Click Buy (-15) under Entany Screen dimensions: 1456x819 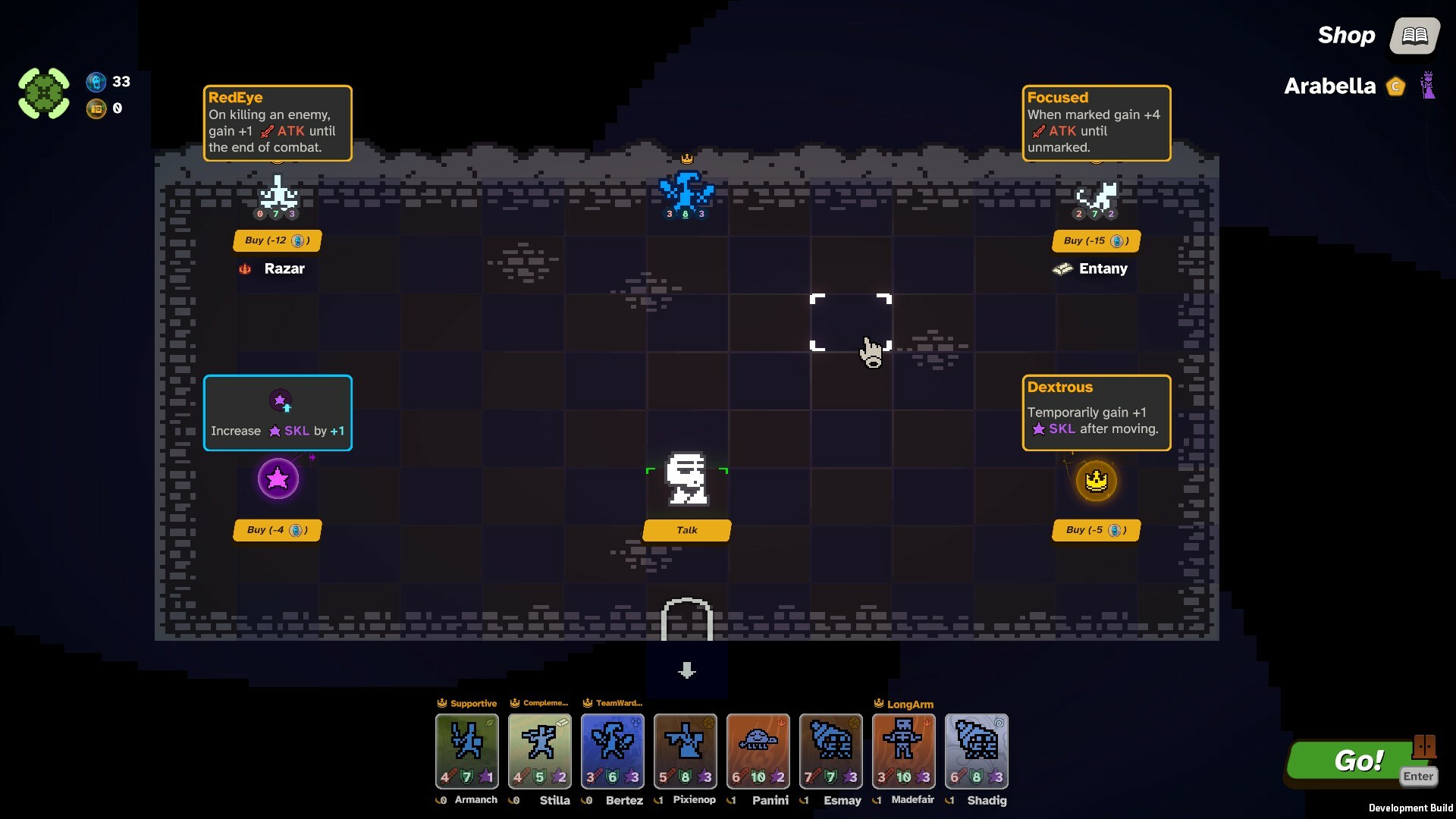[x=1095, y=240]
